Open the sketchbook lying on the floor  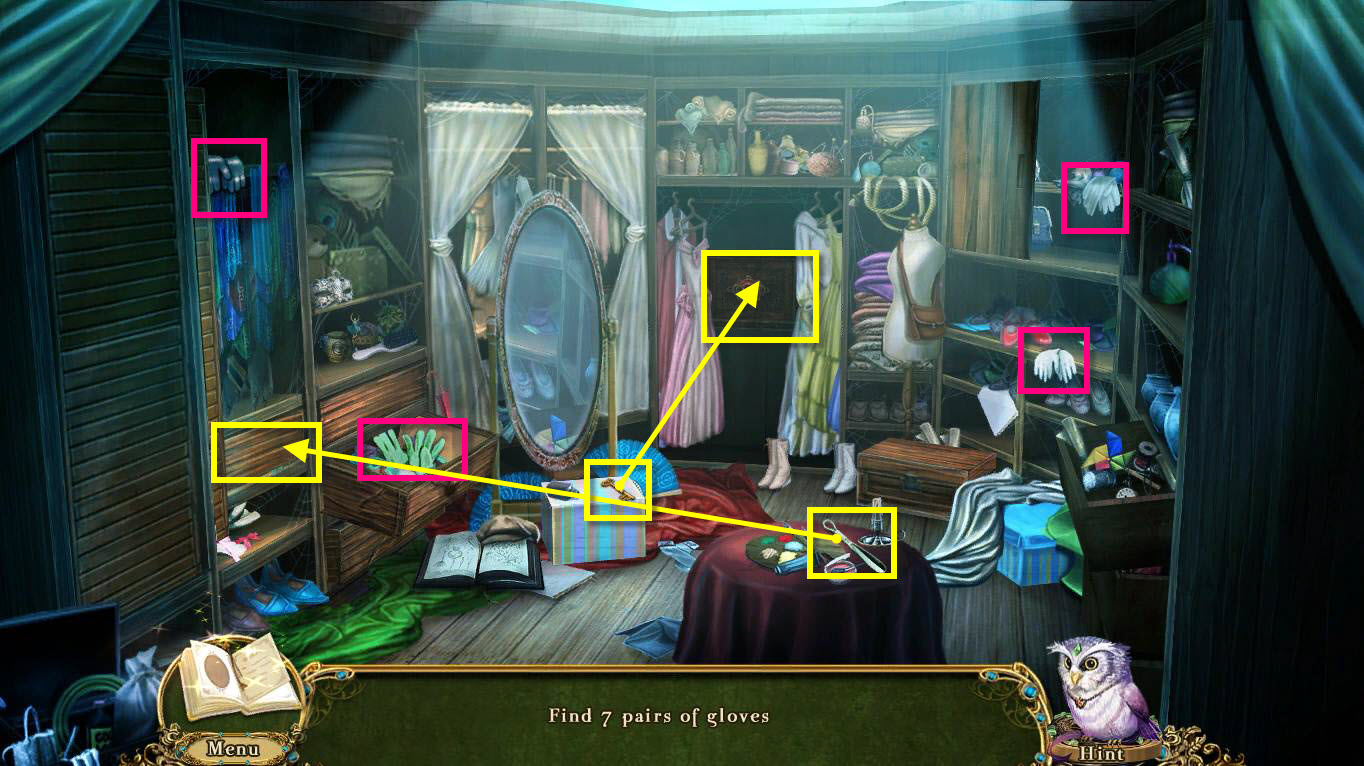[x=479, y=560]
